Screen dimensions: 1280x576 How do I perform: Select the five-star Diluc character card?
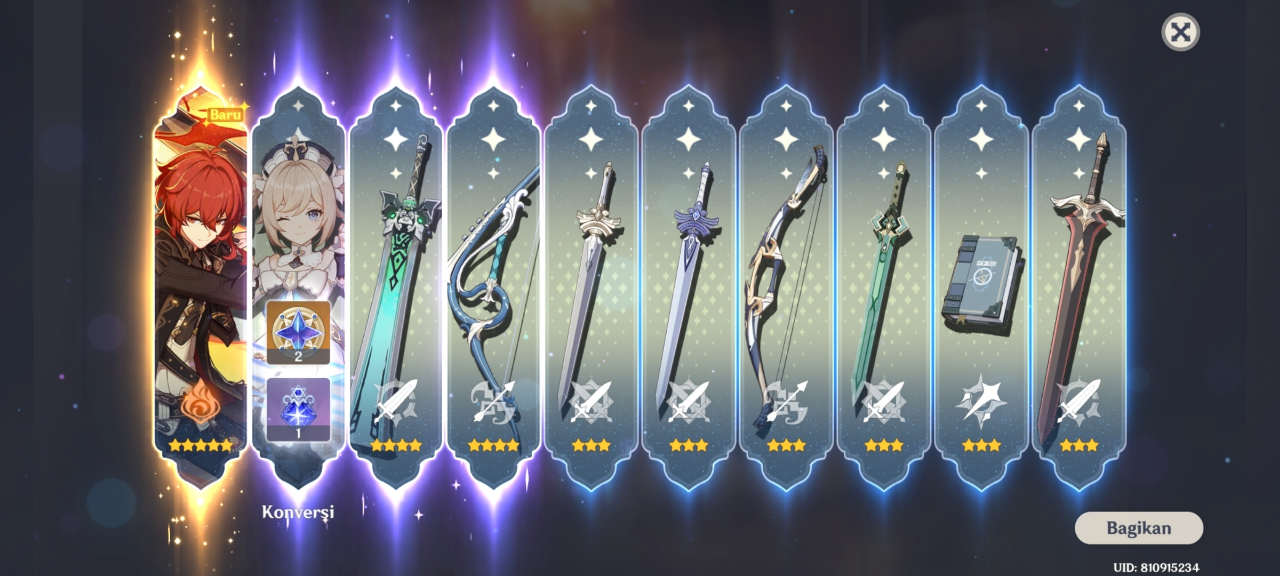(x=200, y=280)
